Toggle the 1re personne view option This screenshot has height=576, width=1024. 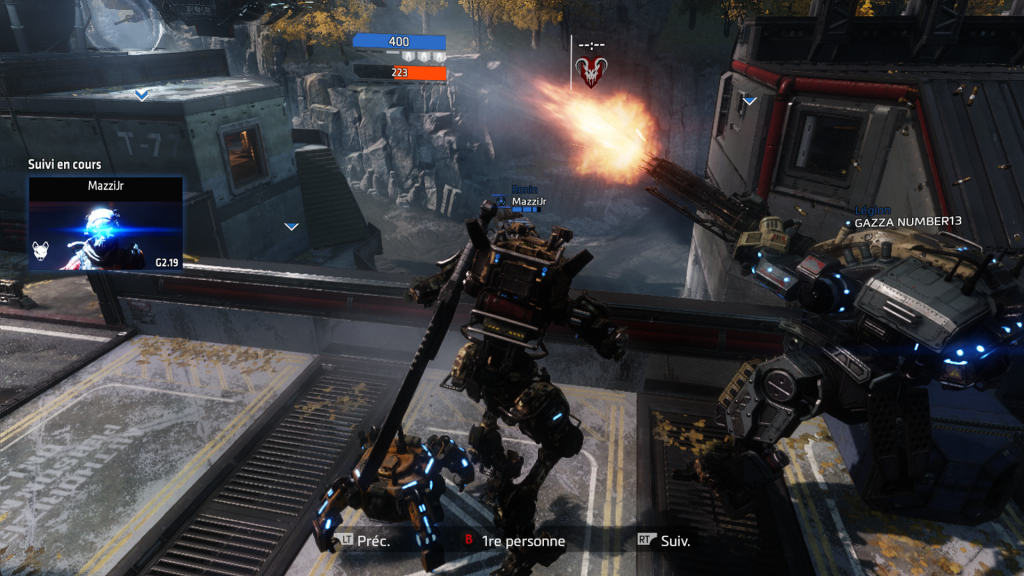click(x=513, y=541)
